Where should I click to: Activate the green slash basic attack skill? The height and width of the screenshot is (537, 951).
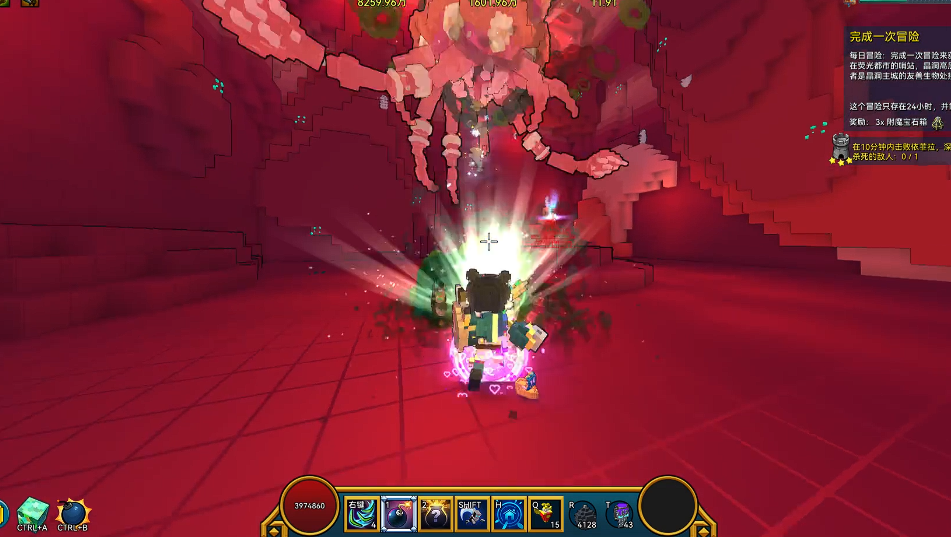362,514
